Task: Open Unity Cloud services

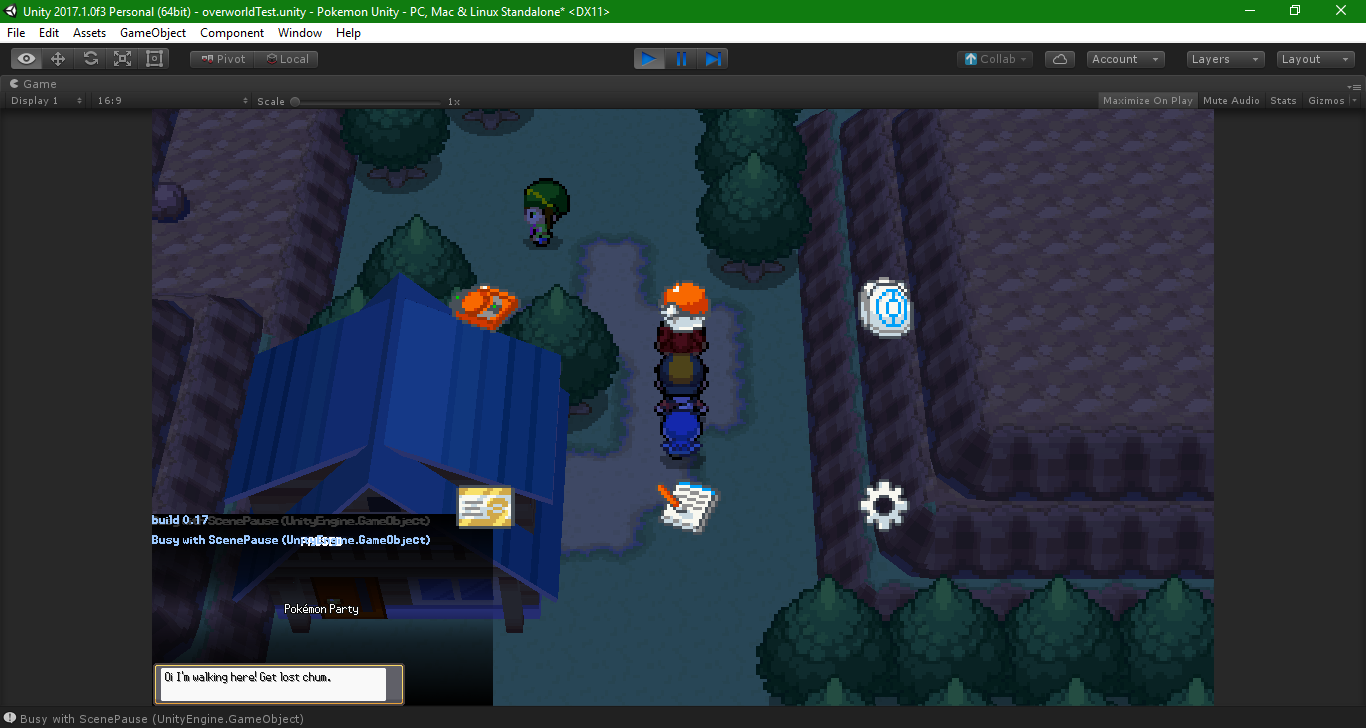Action: point(1059,58)
